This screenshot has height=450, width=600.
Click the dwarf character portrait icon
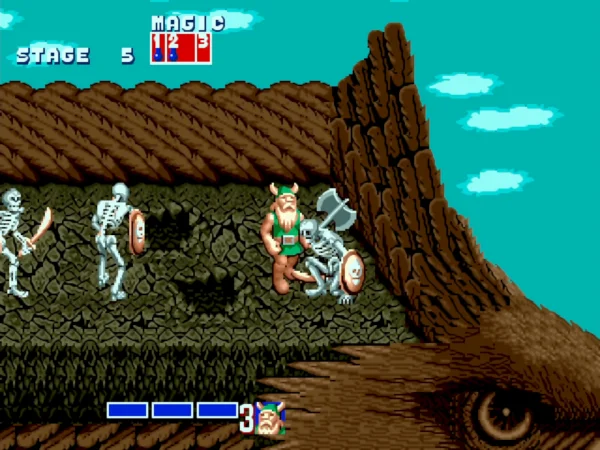(269, 418)
